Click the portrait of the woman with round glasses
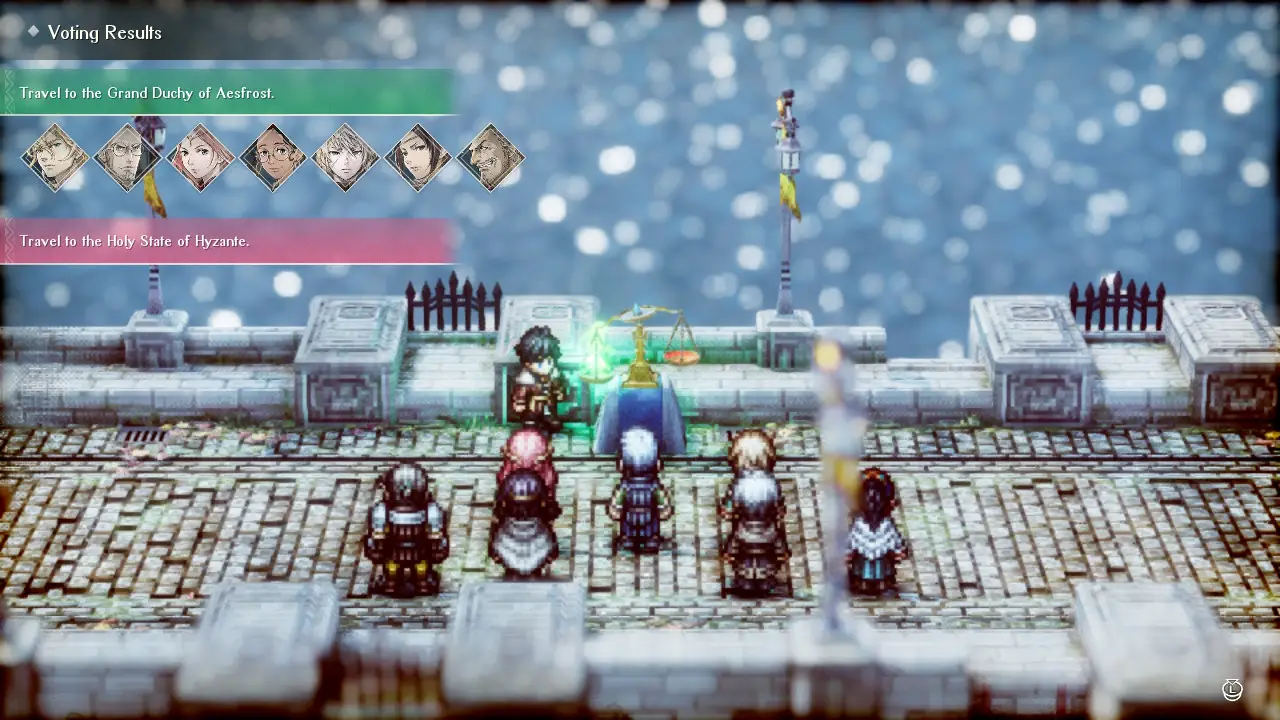1280x720 pixels. point(271,157)
